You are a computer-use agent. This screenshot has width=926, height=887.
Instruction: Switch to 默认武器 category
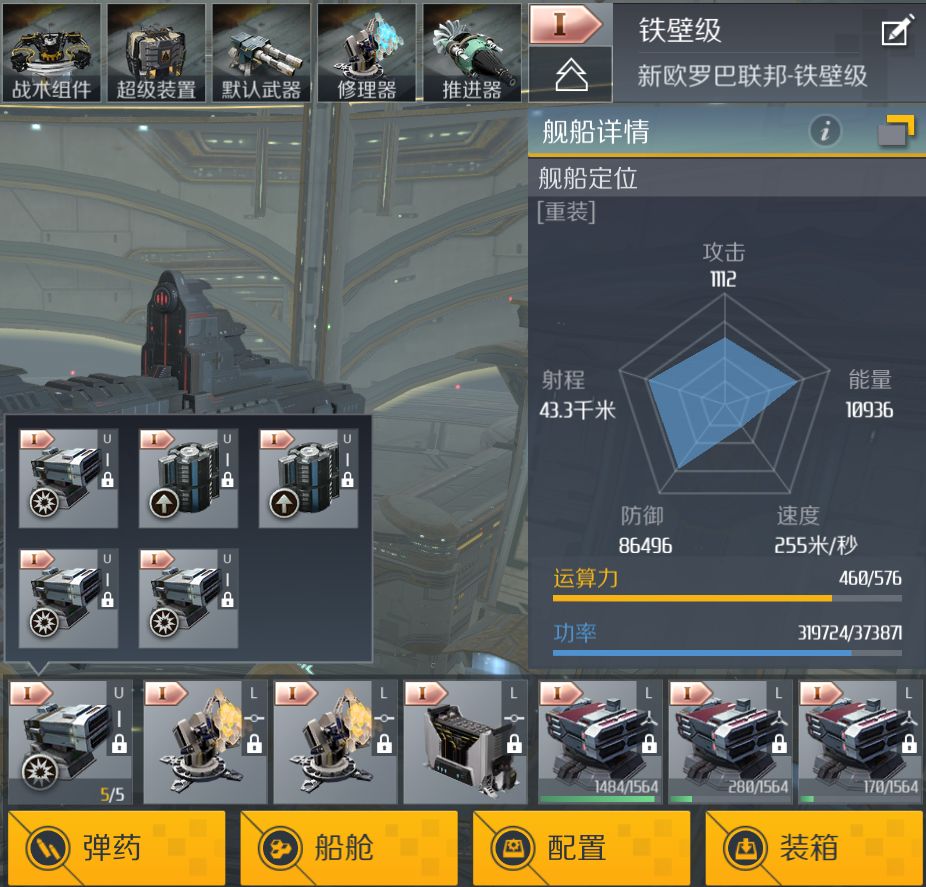(261, 52)
